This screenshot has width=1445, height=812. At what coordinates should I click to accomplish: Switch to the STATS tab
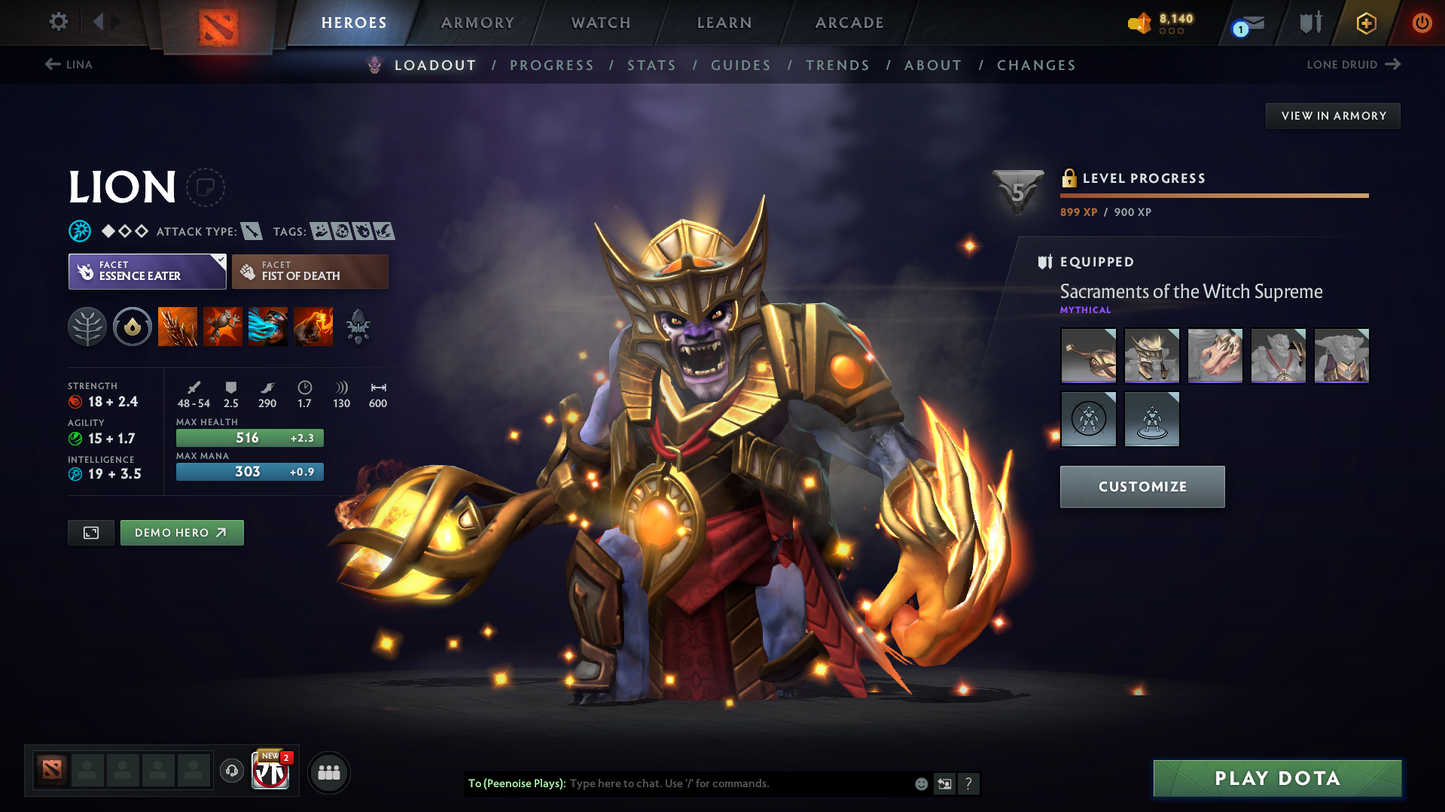[651, 65]
